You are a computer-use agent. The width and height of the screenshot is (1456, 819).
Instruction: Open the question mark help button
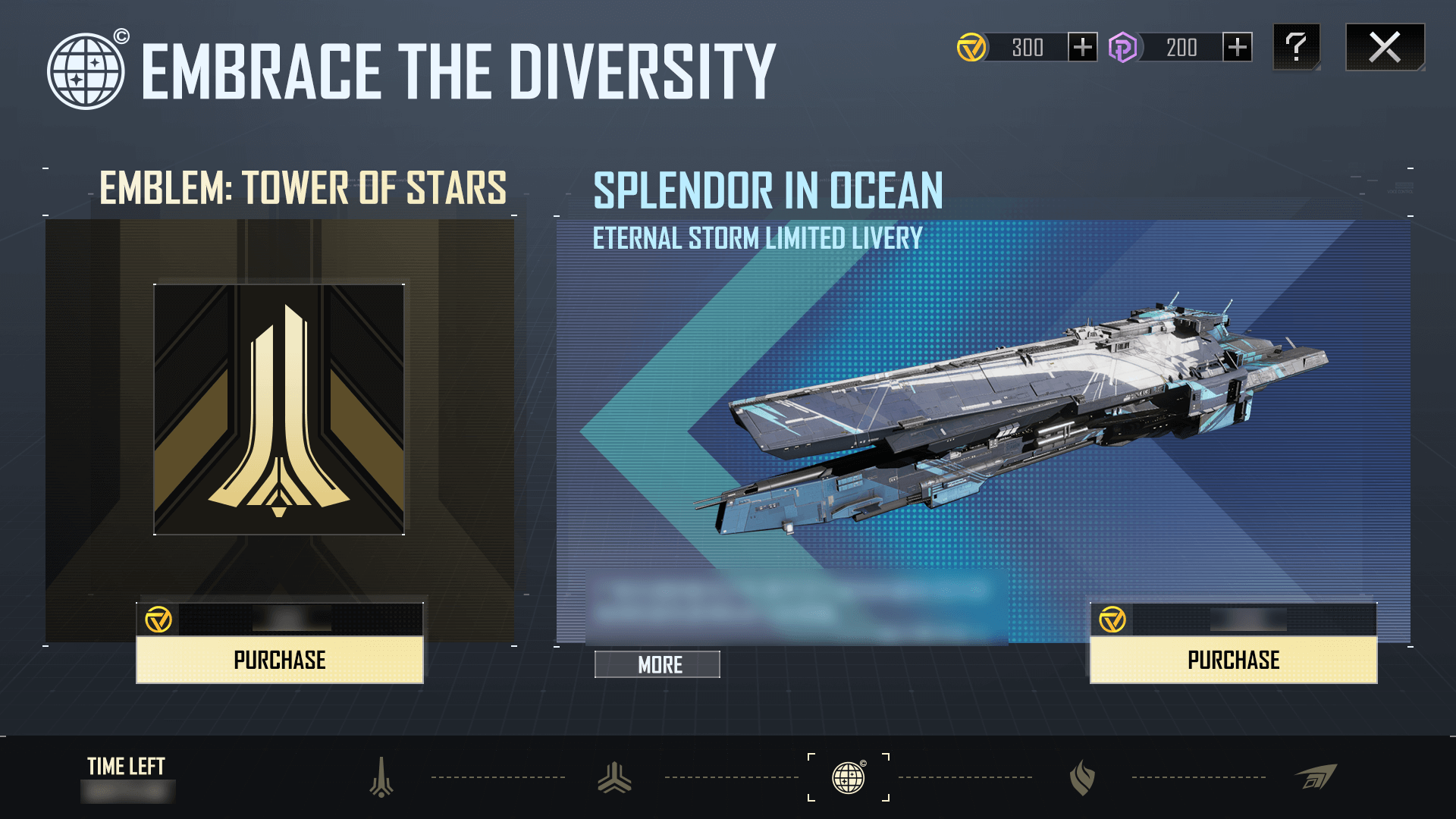[x=1296, y=47]
